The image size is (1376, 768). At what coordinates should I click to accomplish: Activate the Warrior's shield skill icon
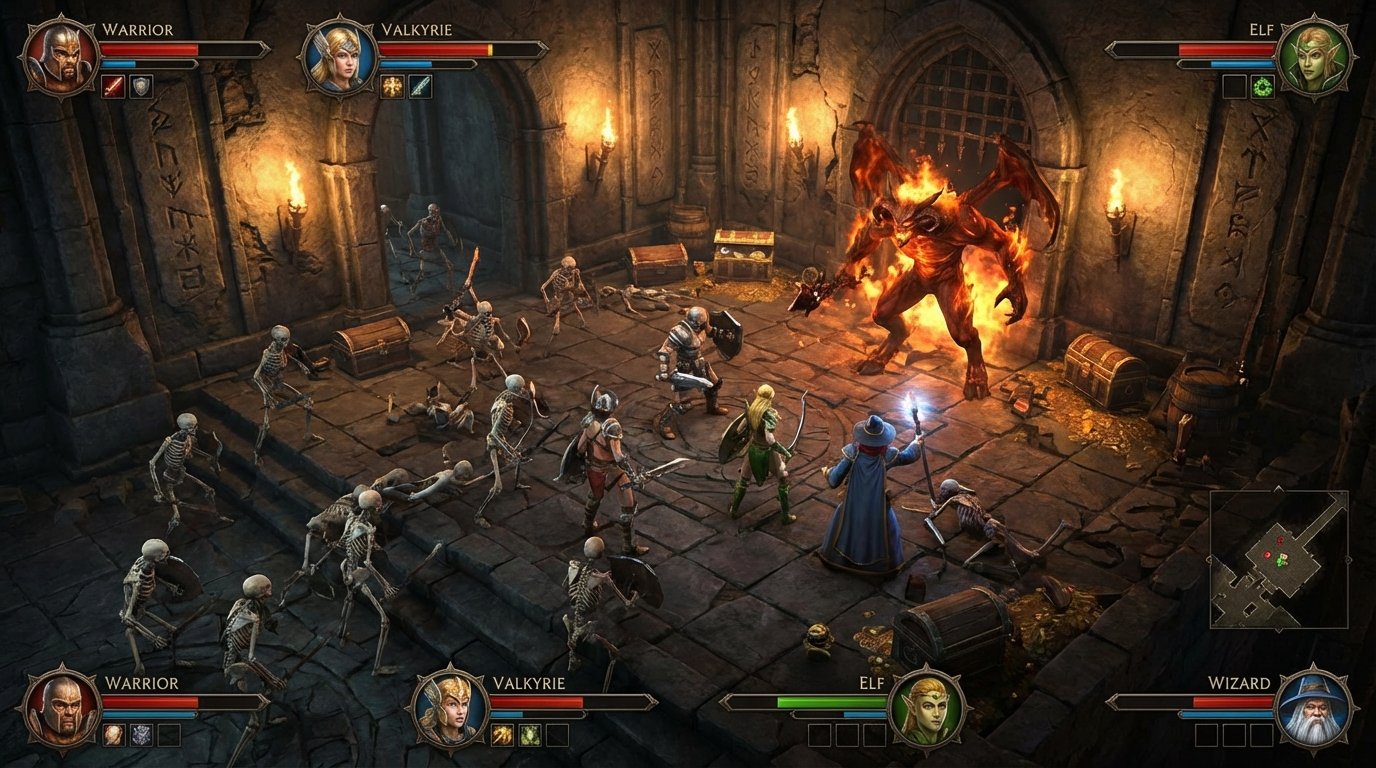[141, 86]
